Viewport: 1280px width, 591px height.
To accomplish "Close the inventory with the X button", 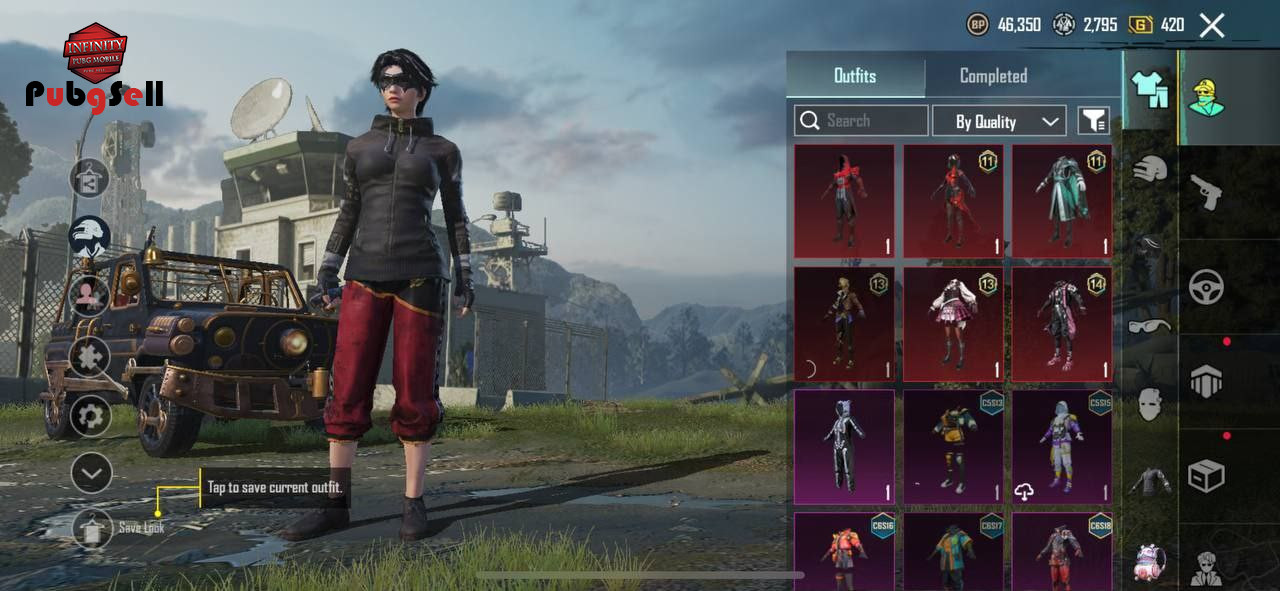I will (1212, 26).
